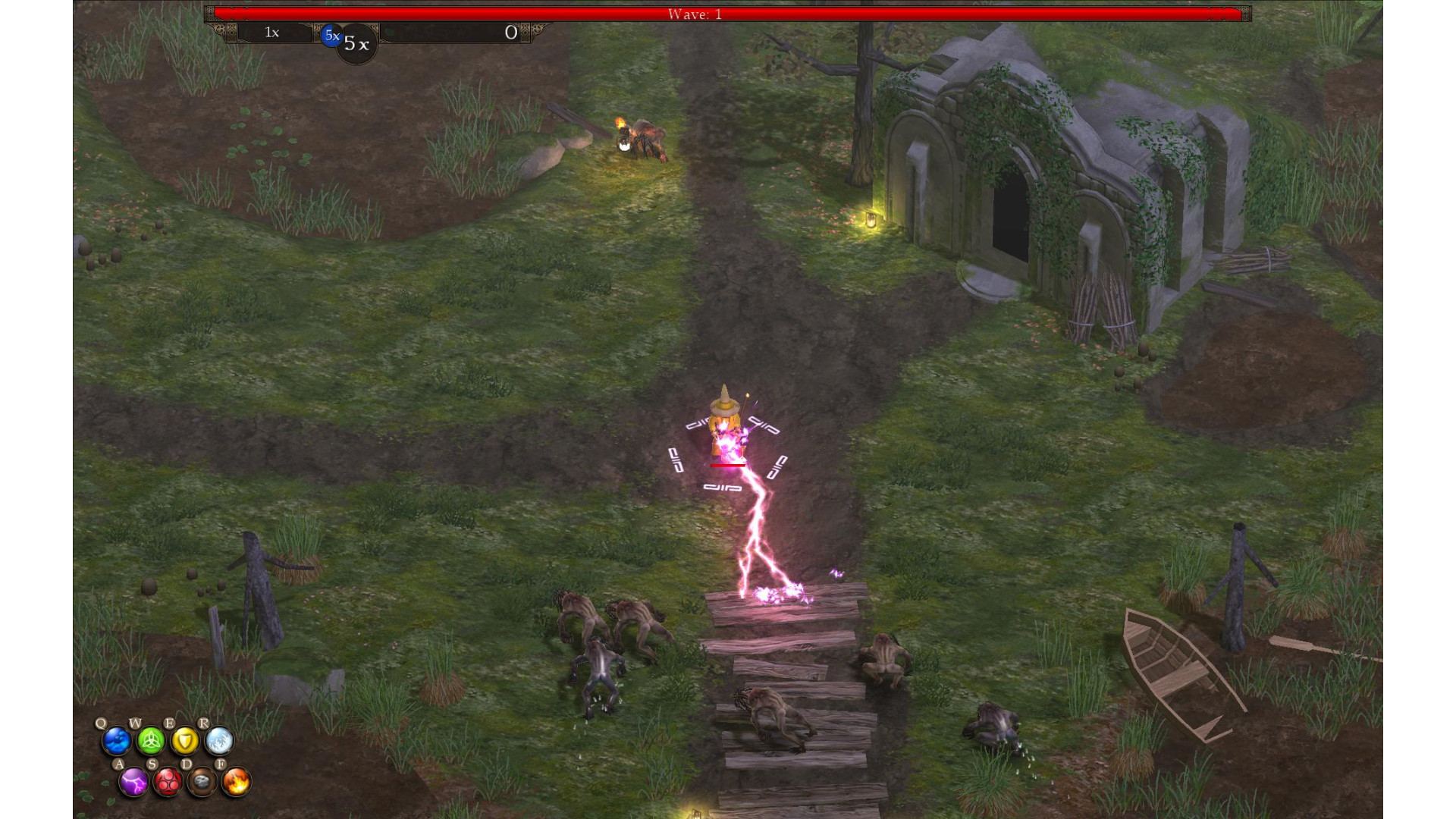Choose the green life element orb
This screenshot has height=819, width=1456.
[x=151, y=741]
